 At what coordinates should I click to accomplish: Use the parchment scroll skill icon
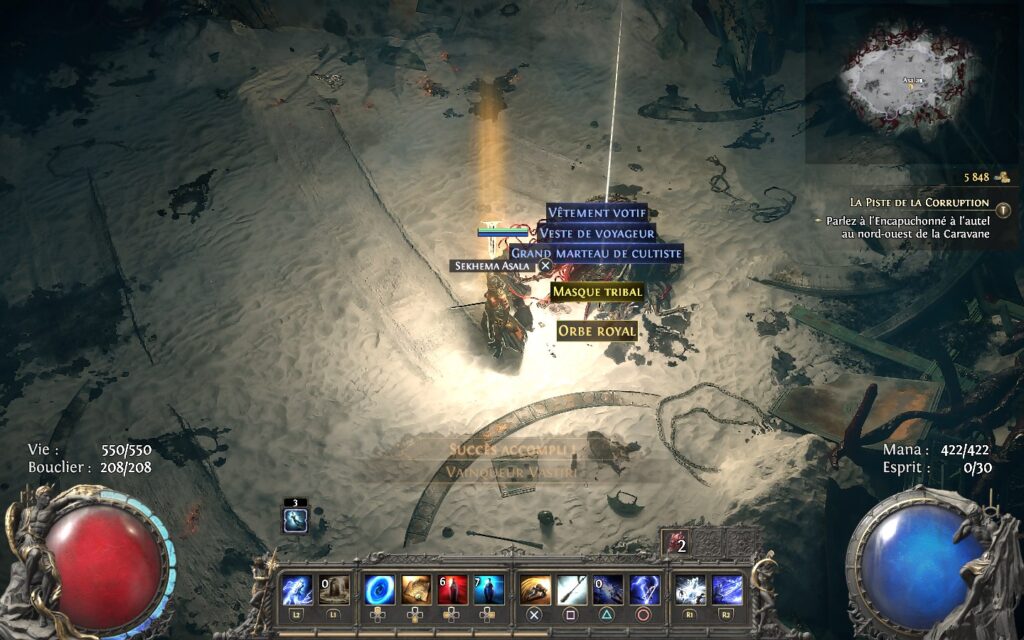tap(416, 590)
